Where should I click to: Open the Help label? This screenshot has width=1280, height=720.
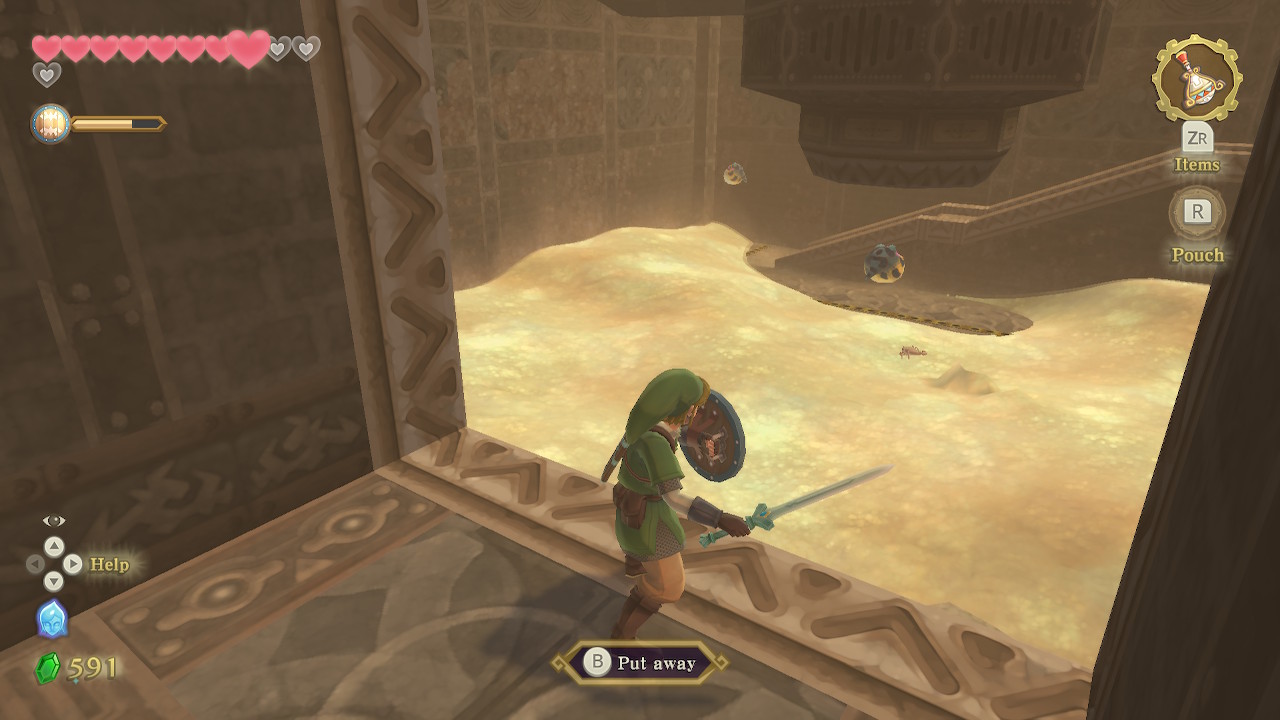pos(109,564)
